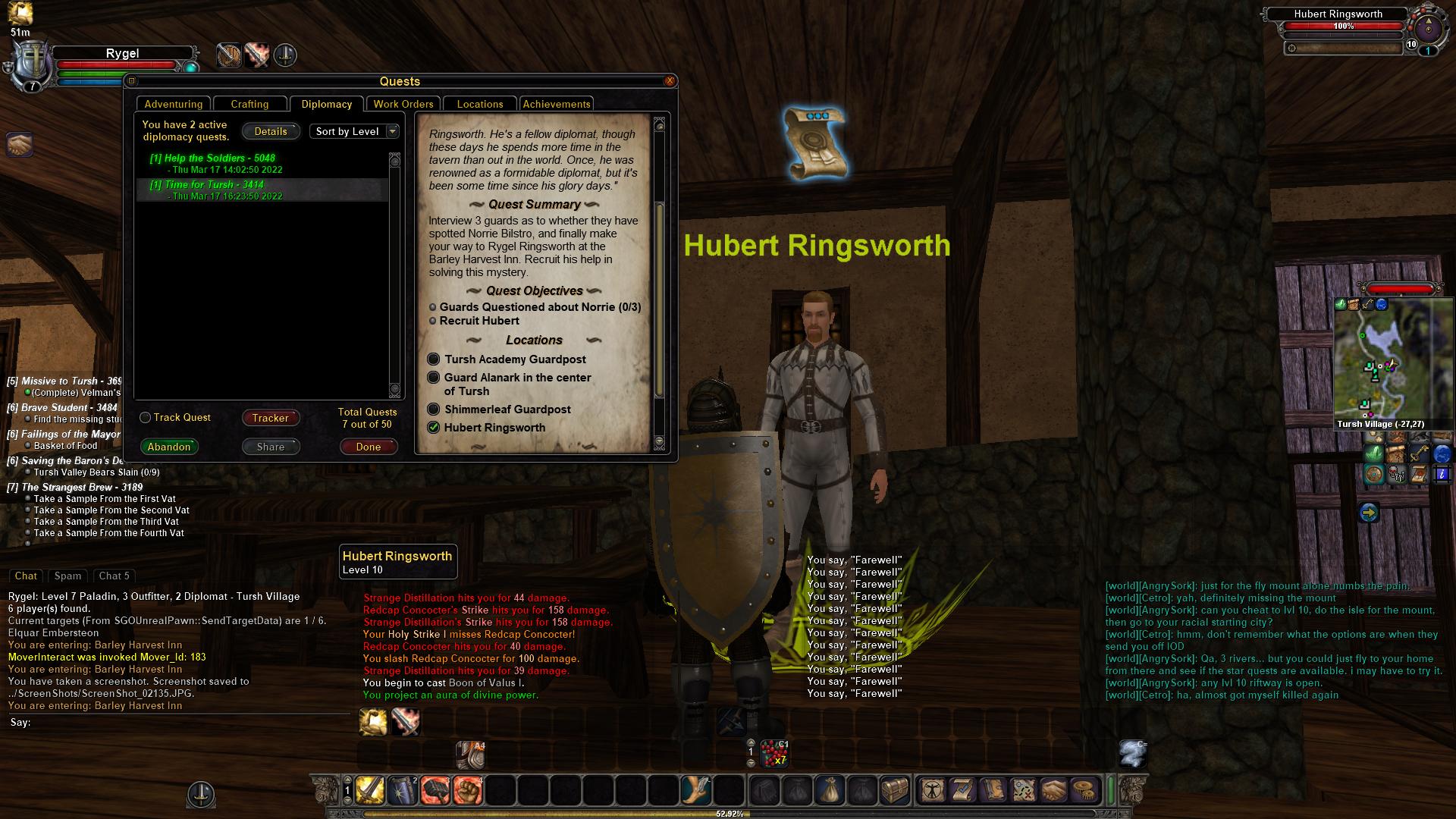1456x819 pixels.
Task: Open the Chat 5 tab
Action: pyautogui.click(x=115, y=576)
